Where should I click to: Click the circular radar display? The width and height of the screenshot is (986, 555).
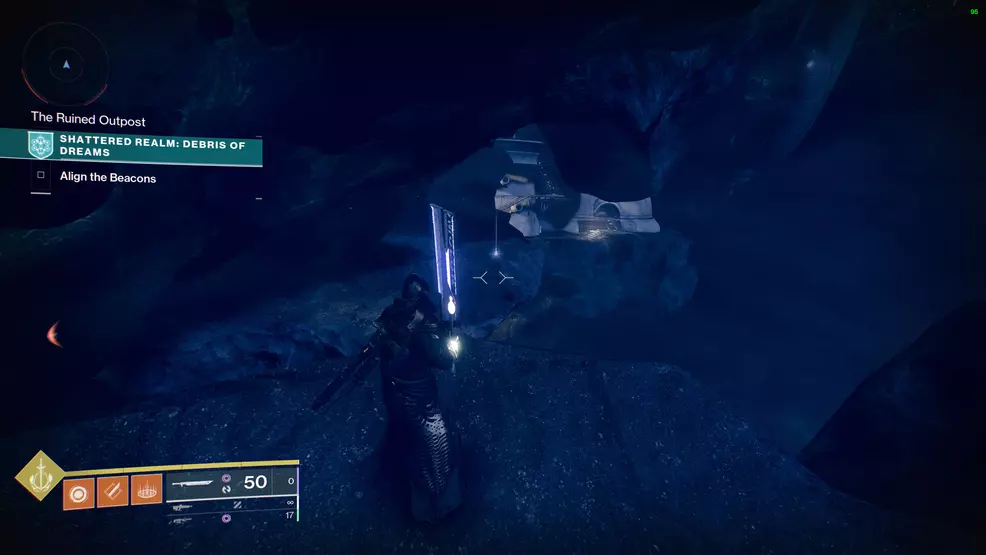66,65
